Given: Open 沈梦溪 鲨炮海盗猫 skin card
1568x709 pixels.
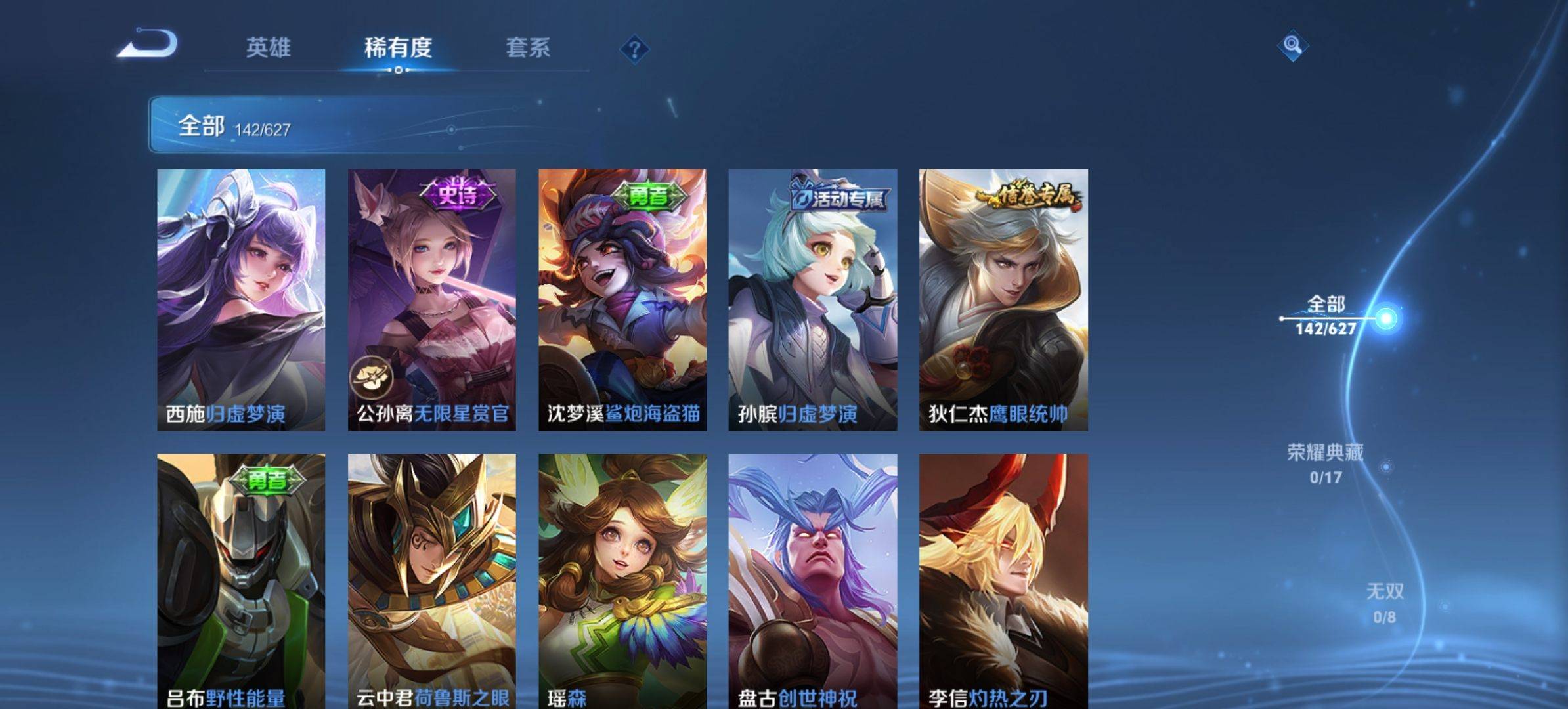Looking at the screenshot, I should [x=622, y=299].
